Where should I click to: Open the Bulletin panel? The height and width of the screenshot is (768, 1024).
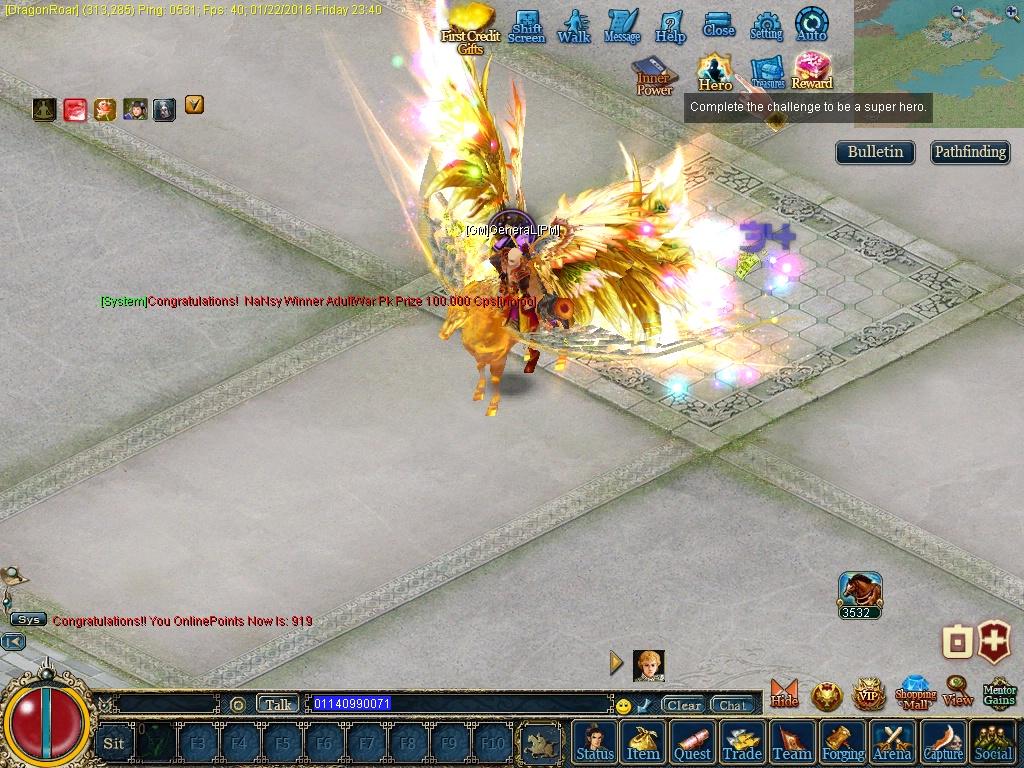point(875,152)
